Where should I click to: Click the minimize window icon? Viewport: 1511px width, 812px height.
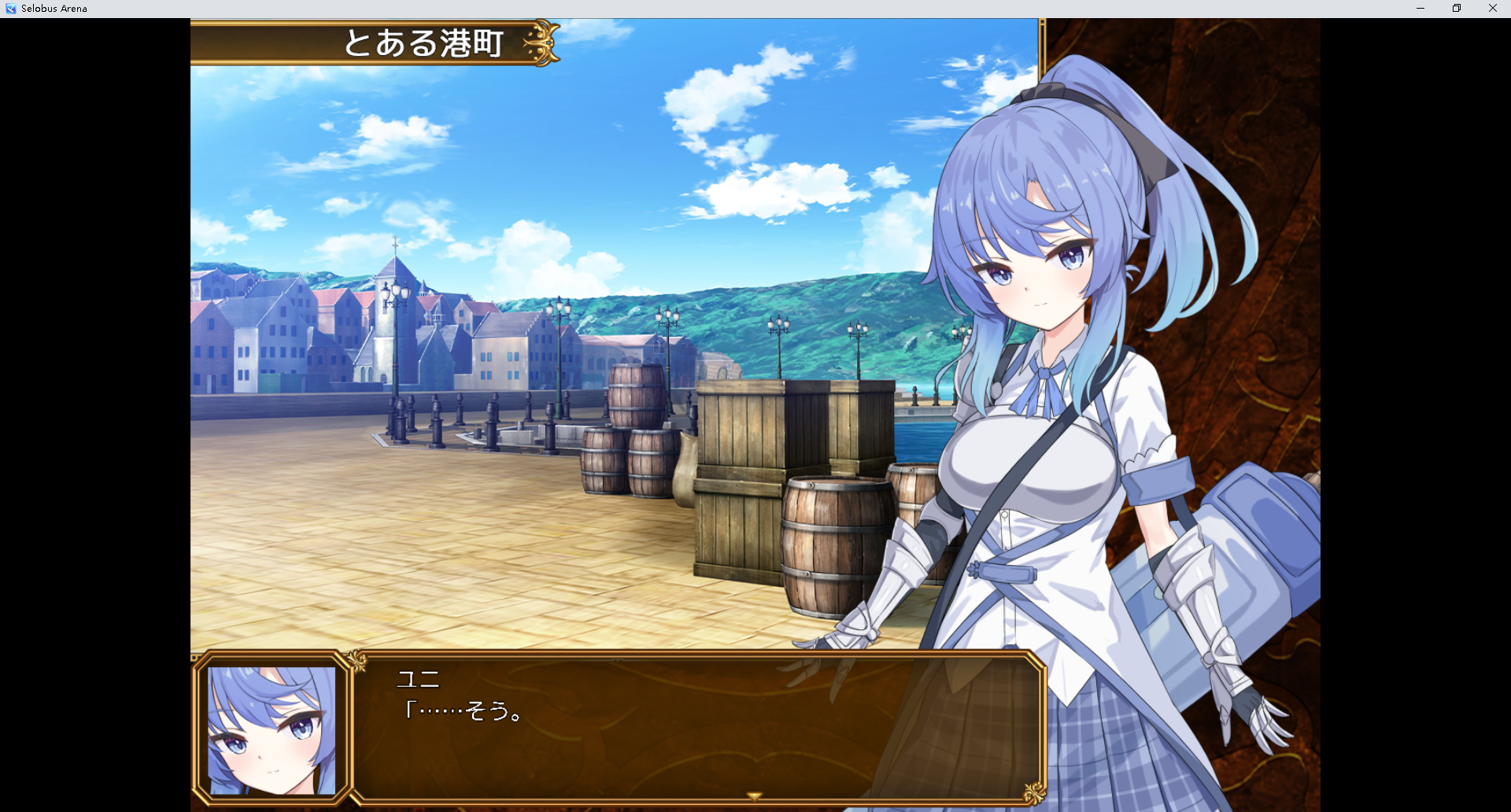point(1420,8)
